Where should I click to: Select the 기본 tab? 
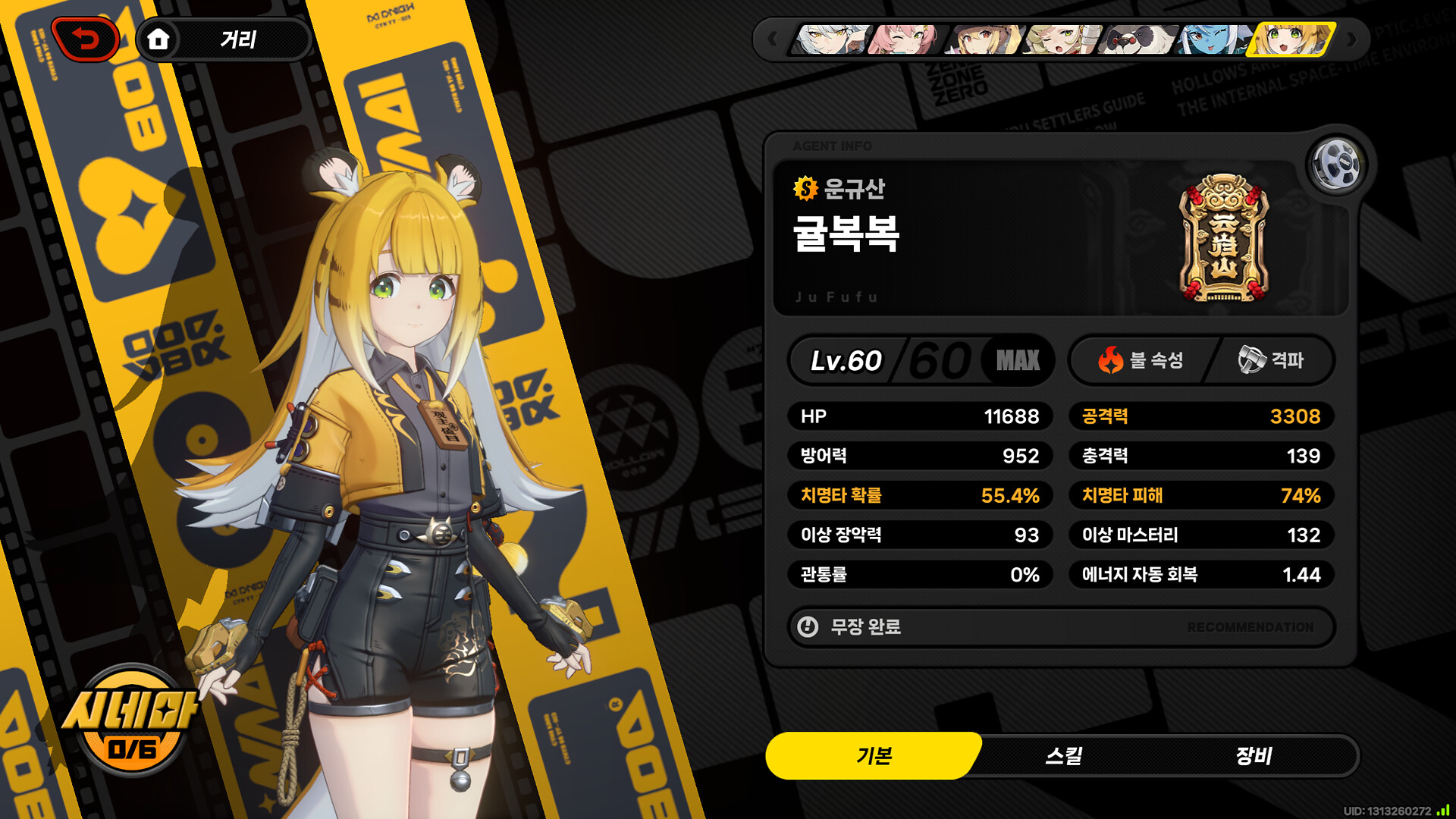(x=874, y=756)
